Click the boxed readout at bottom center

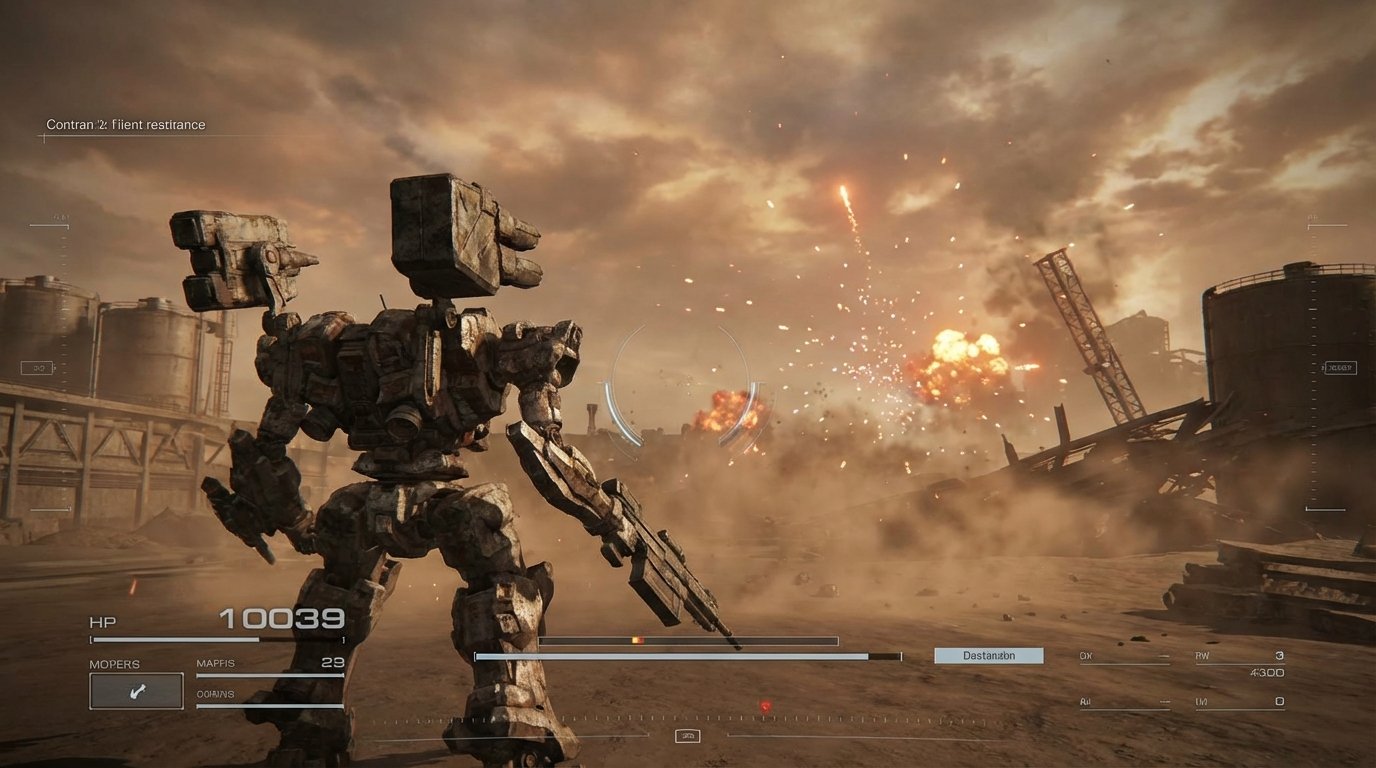coord(686,735)
